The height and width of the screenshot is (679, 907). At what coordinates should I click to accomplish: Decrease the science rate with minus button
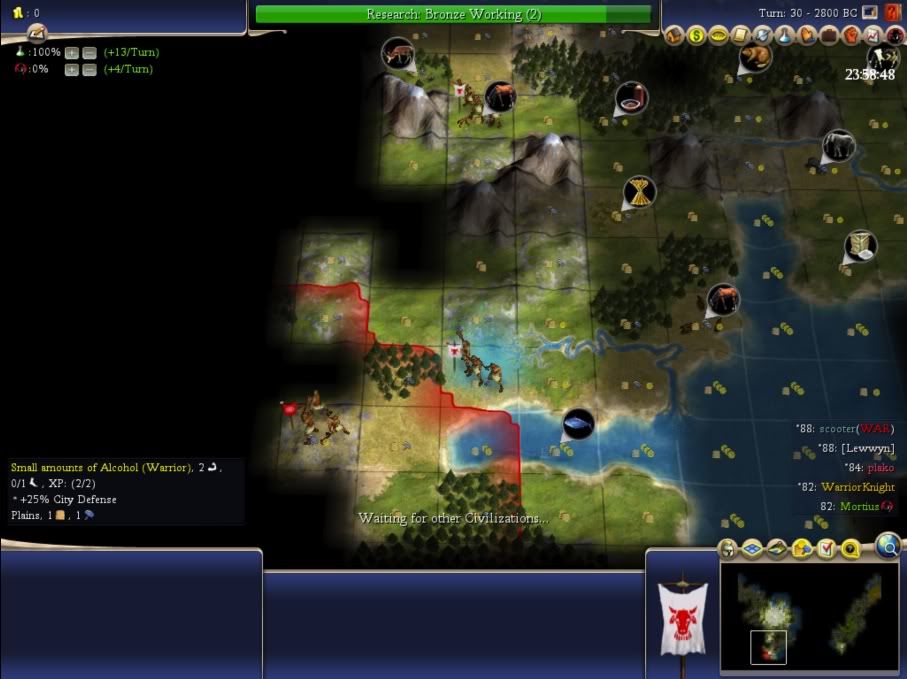point(89,52)
